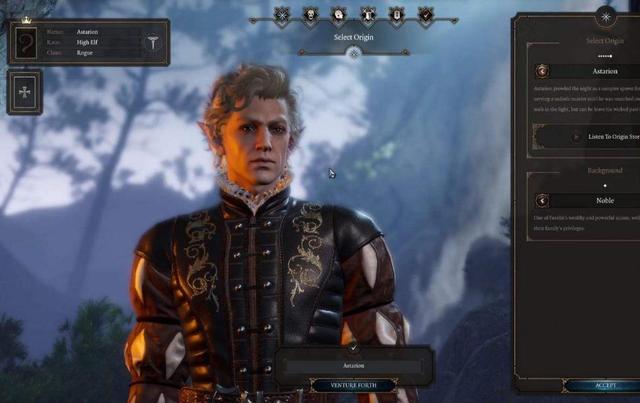Click the Rogue class emblem icon

[154, 44]
